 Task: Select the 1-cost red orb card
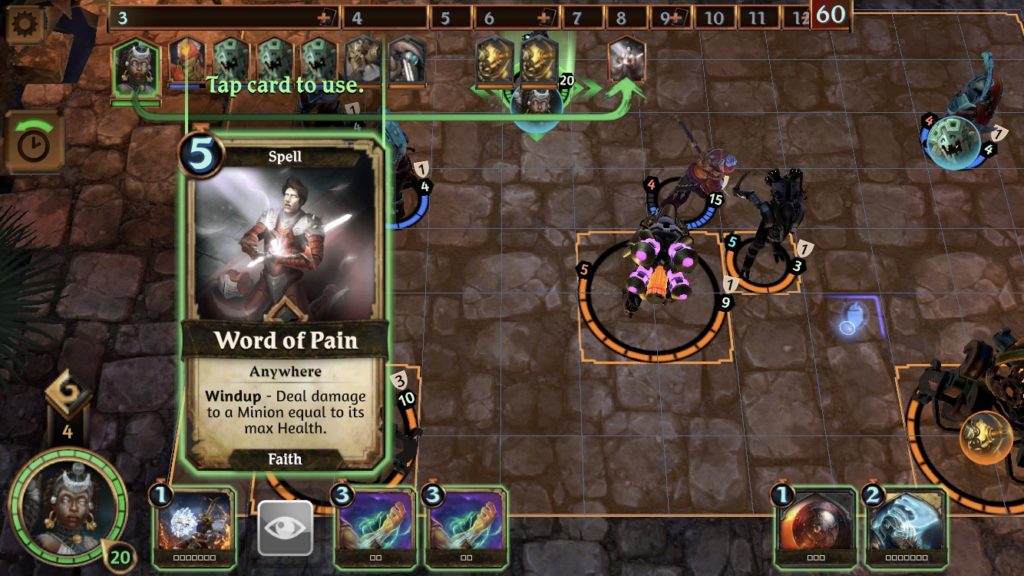click(x=815, y=527)
